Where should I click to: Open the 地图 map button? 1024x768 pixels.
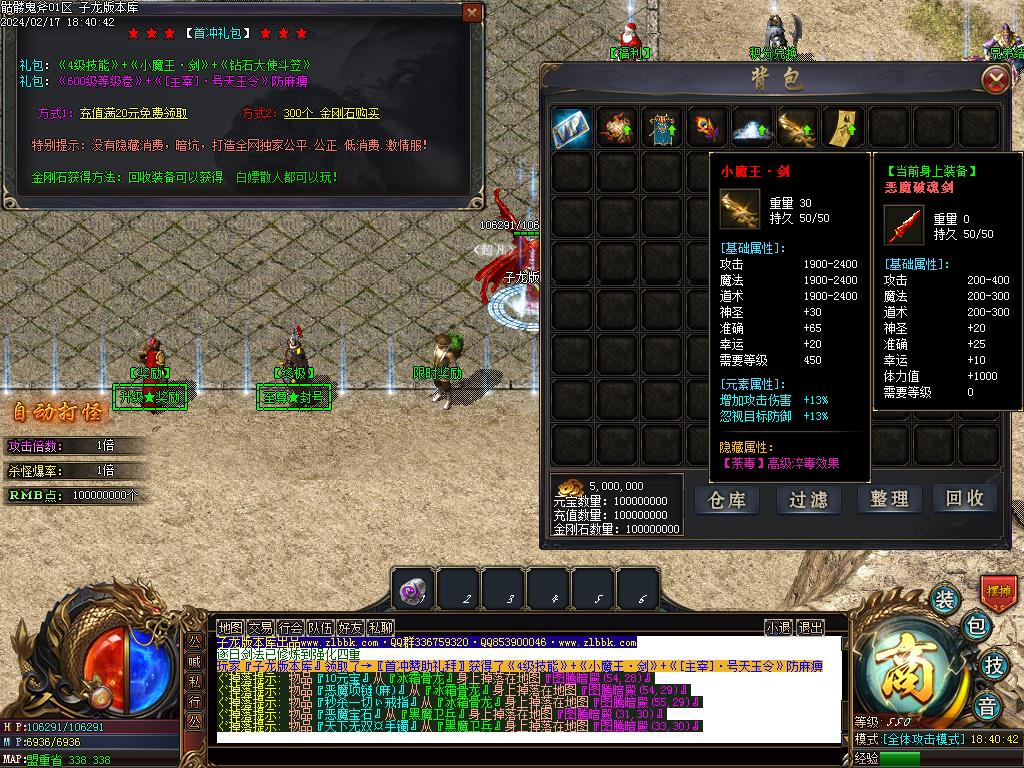point(230,627)
